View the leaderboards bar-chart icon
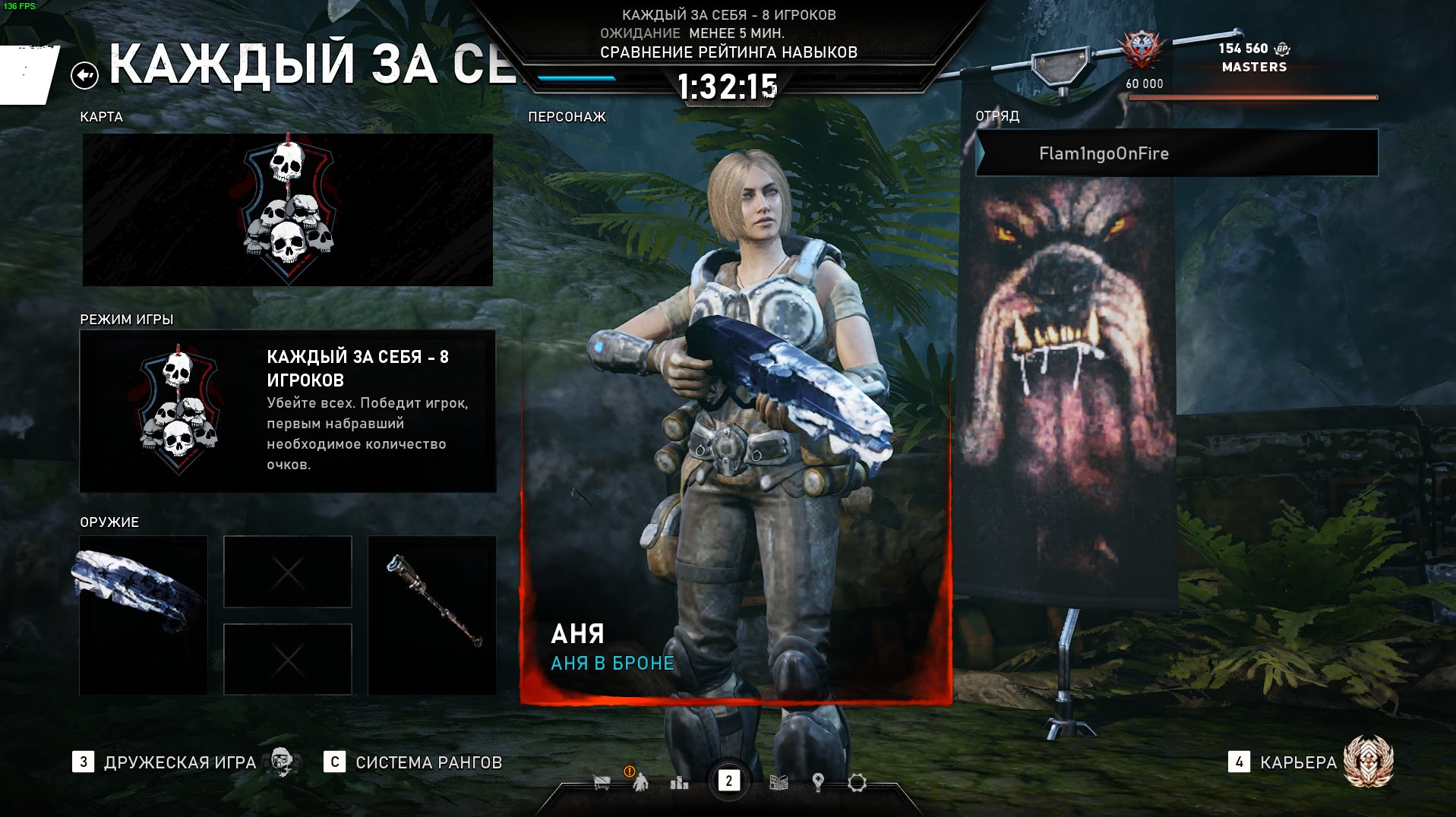The height and width of the screenshot is (817, 1456). click(679, 782)
